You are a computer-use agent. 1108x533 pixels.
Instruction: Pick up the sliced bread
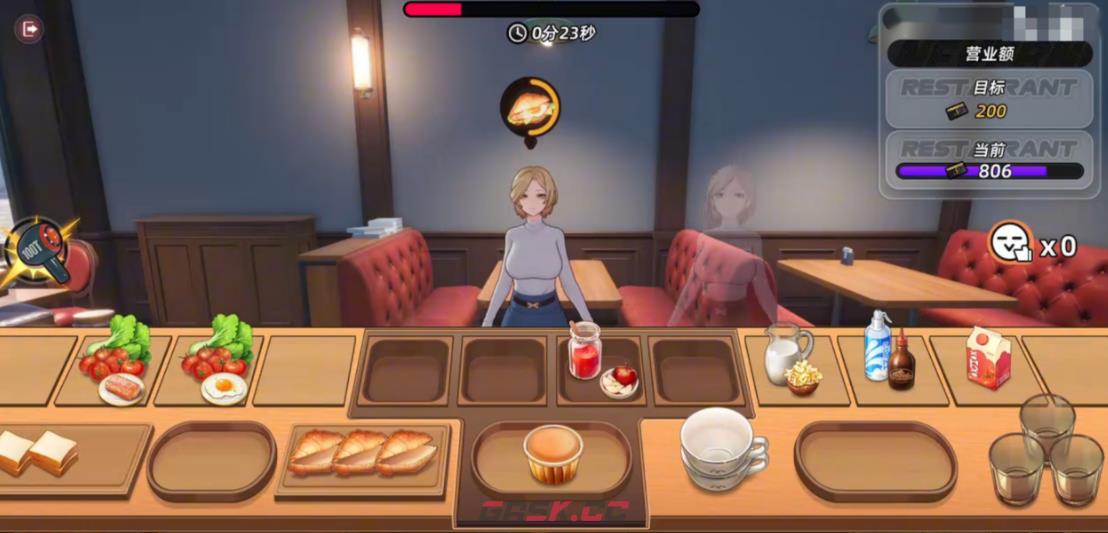pyautogui.click(x=37, y=452)
